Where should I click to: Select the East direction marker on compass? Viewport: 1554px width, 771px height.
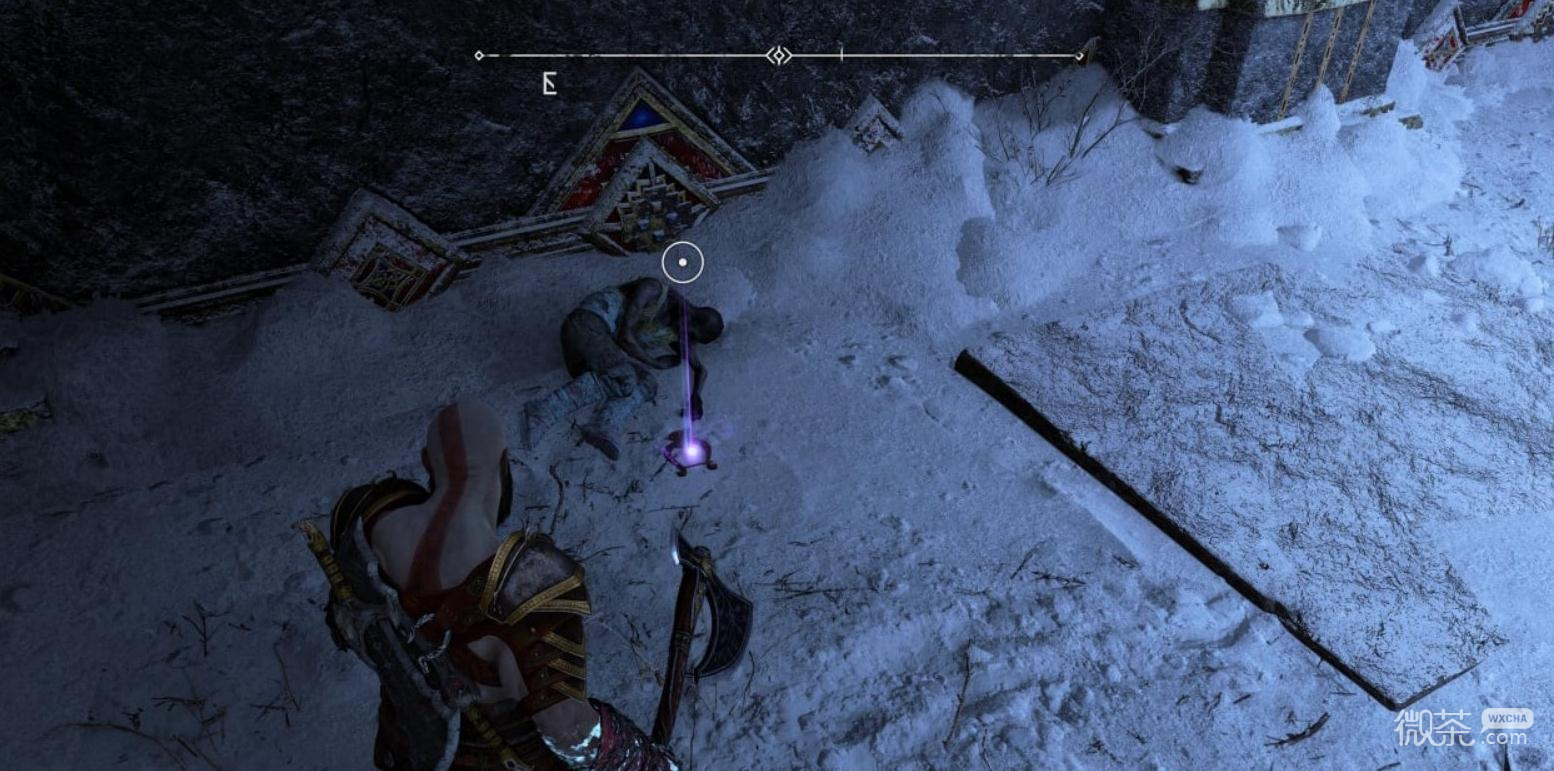[x=549, y=84]
